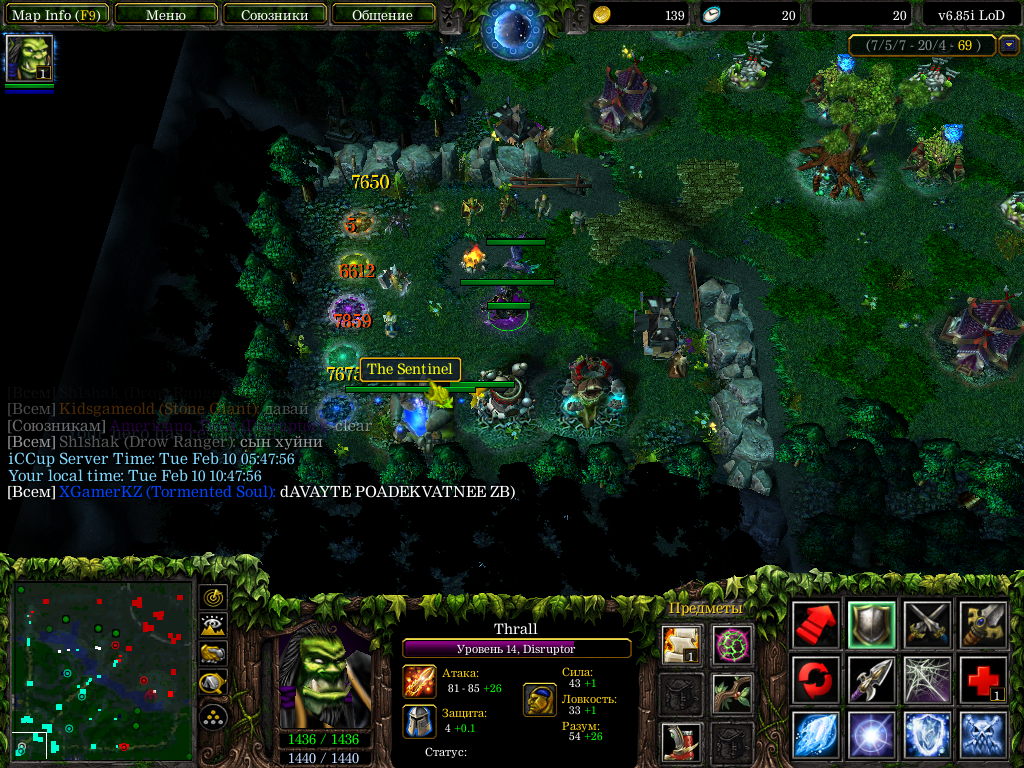Image resolution: width=1024 pixels, height=768 pixels.
Task: Select the red boots inventory item
Action: [x=680, y=742]
